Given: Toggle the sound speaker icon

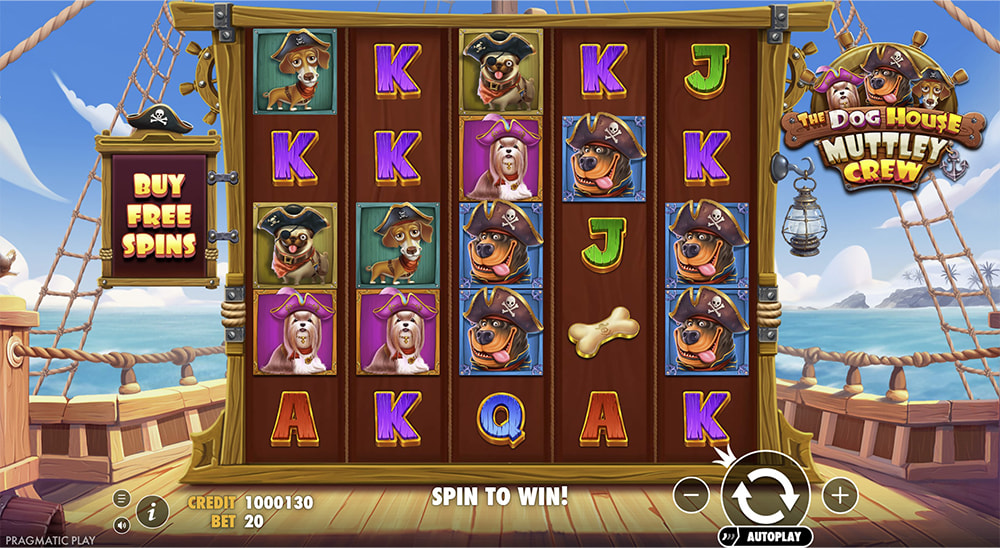Looking at the screenshot, I should pos(122,524).
